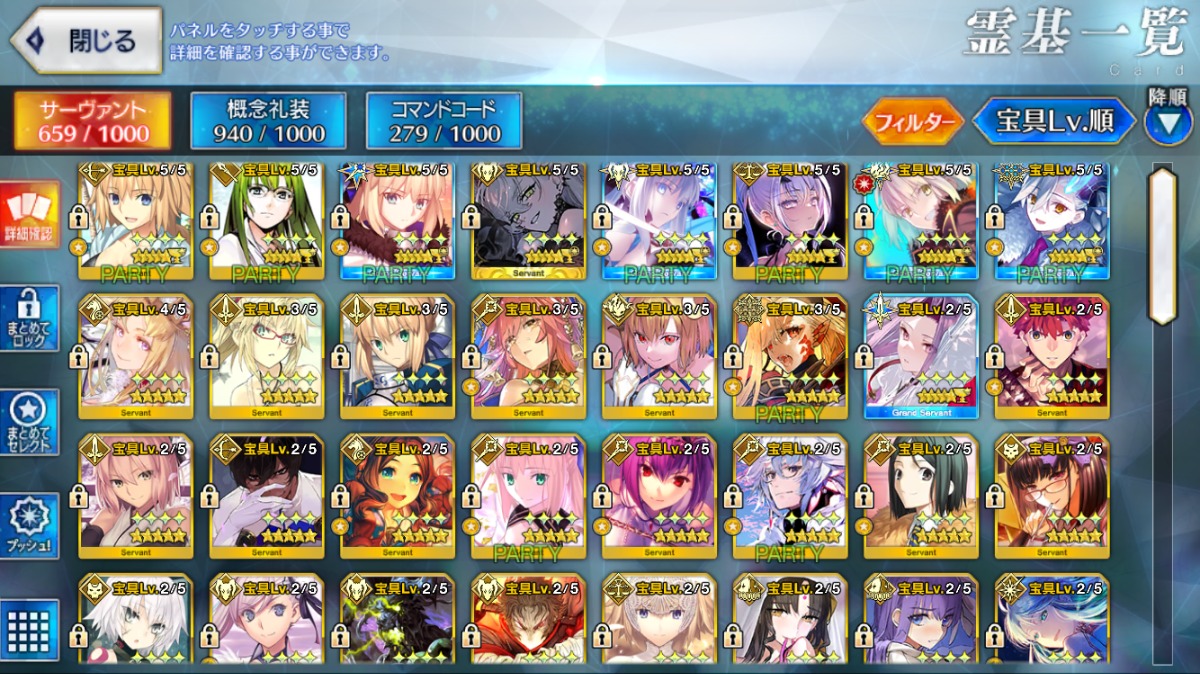Switch to the サーヴァント tab
The height and width of the screenshot is (674, 1200).
(93, 121)
